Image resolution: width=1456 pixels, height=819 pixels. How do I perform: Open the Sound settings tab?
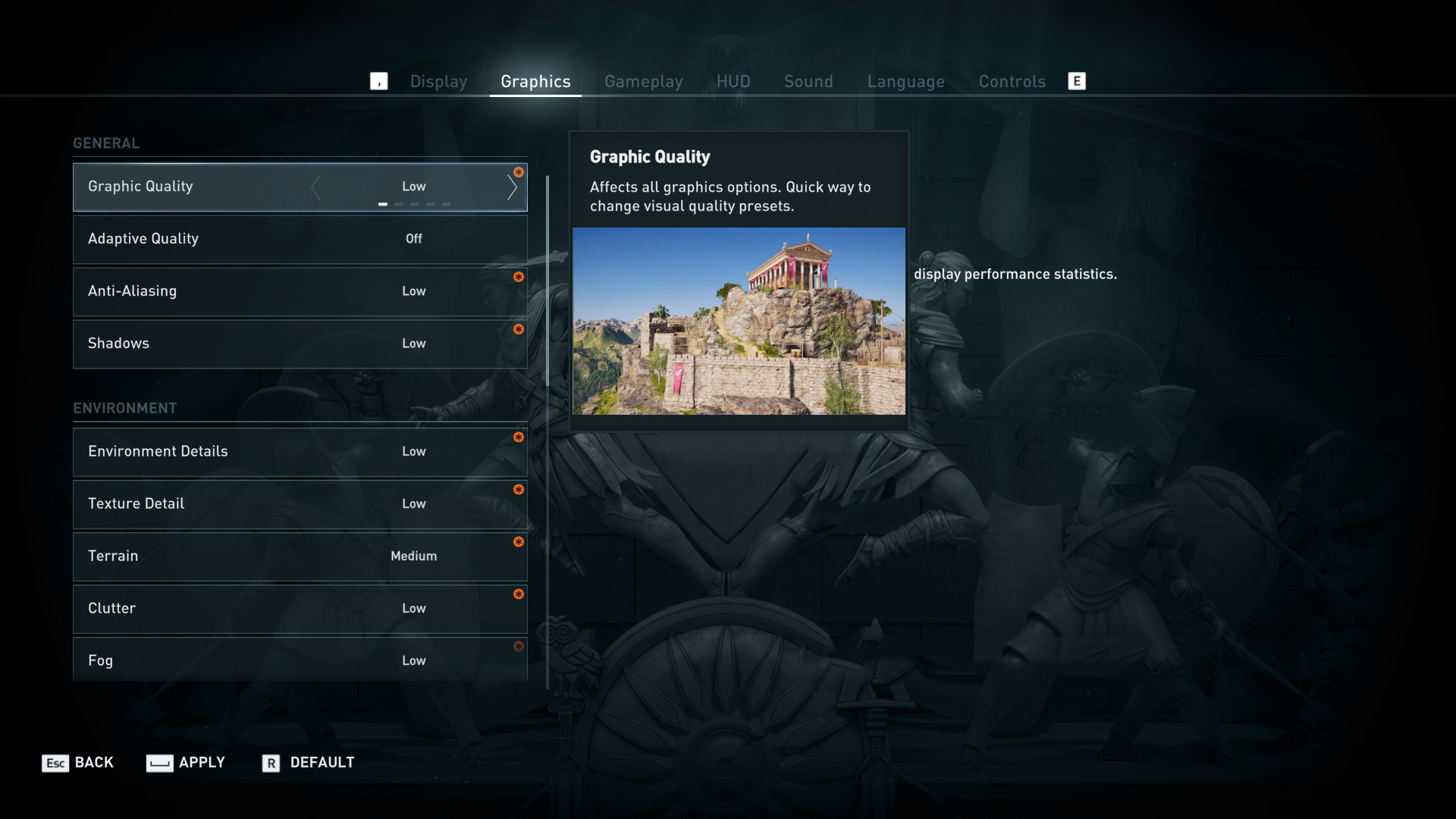(808, 81)
